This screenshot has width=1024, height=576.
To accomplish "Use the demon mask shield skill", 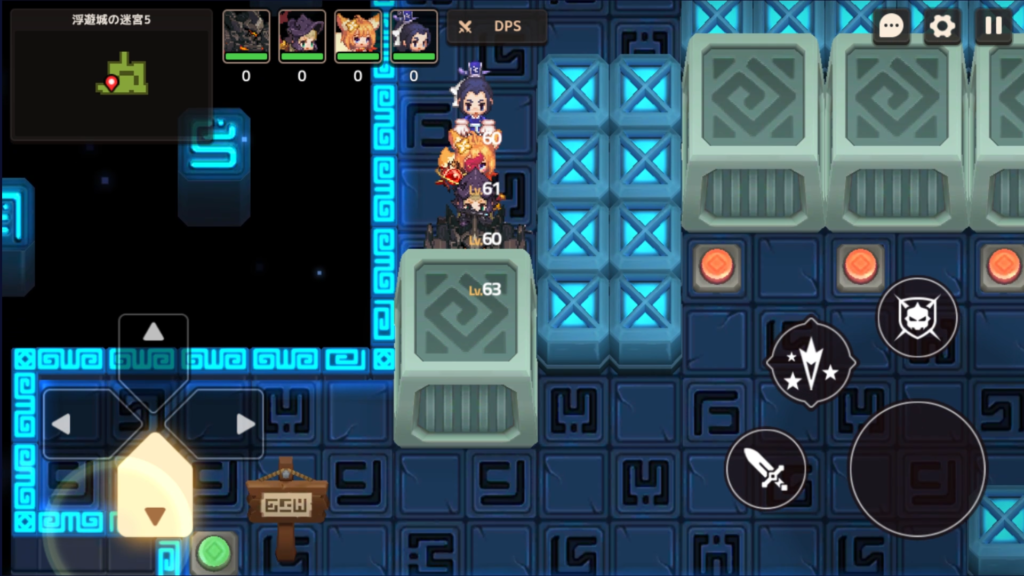I will click(x=917, y=318).
